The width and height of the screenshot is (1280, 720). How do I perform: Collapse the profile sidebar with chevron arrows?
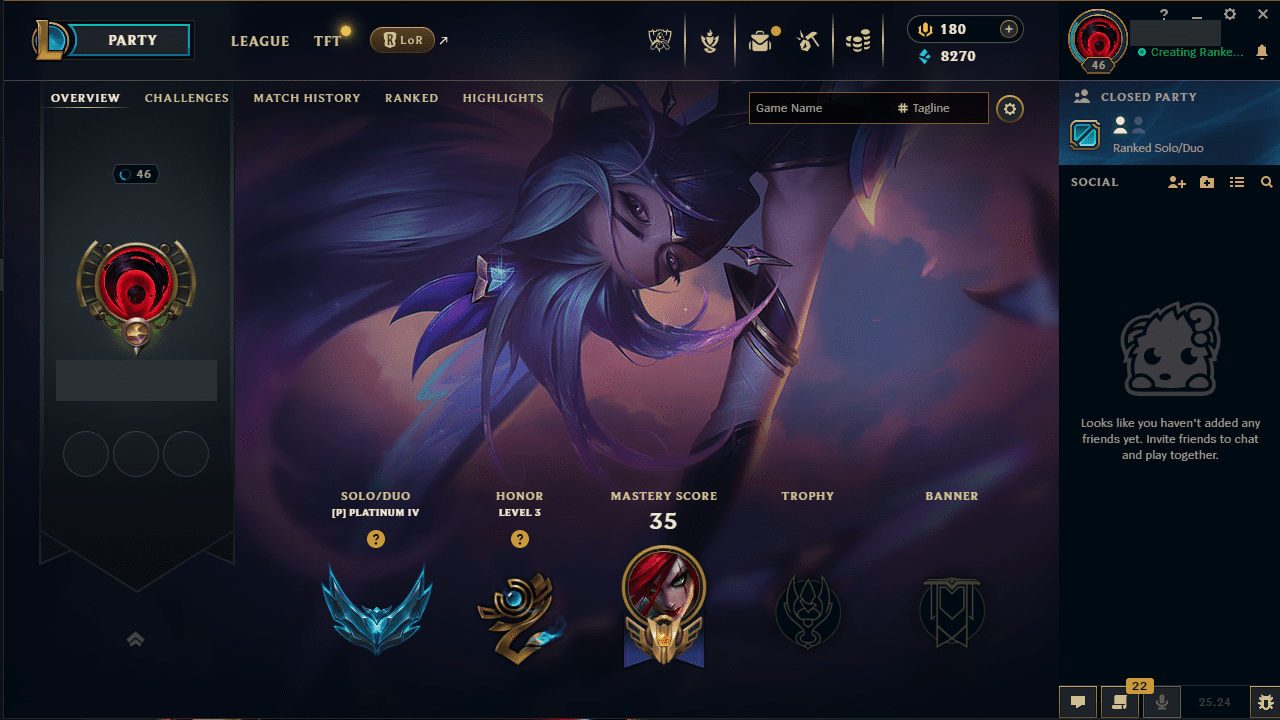click(135, 638)
